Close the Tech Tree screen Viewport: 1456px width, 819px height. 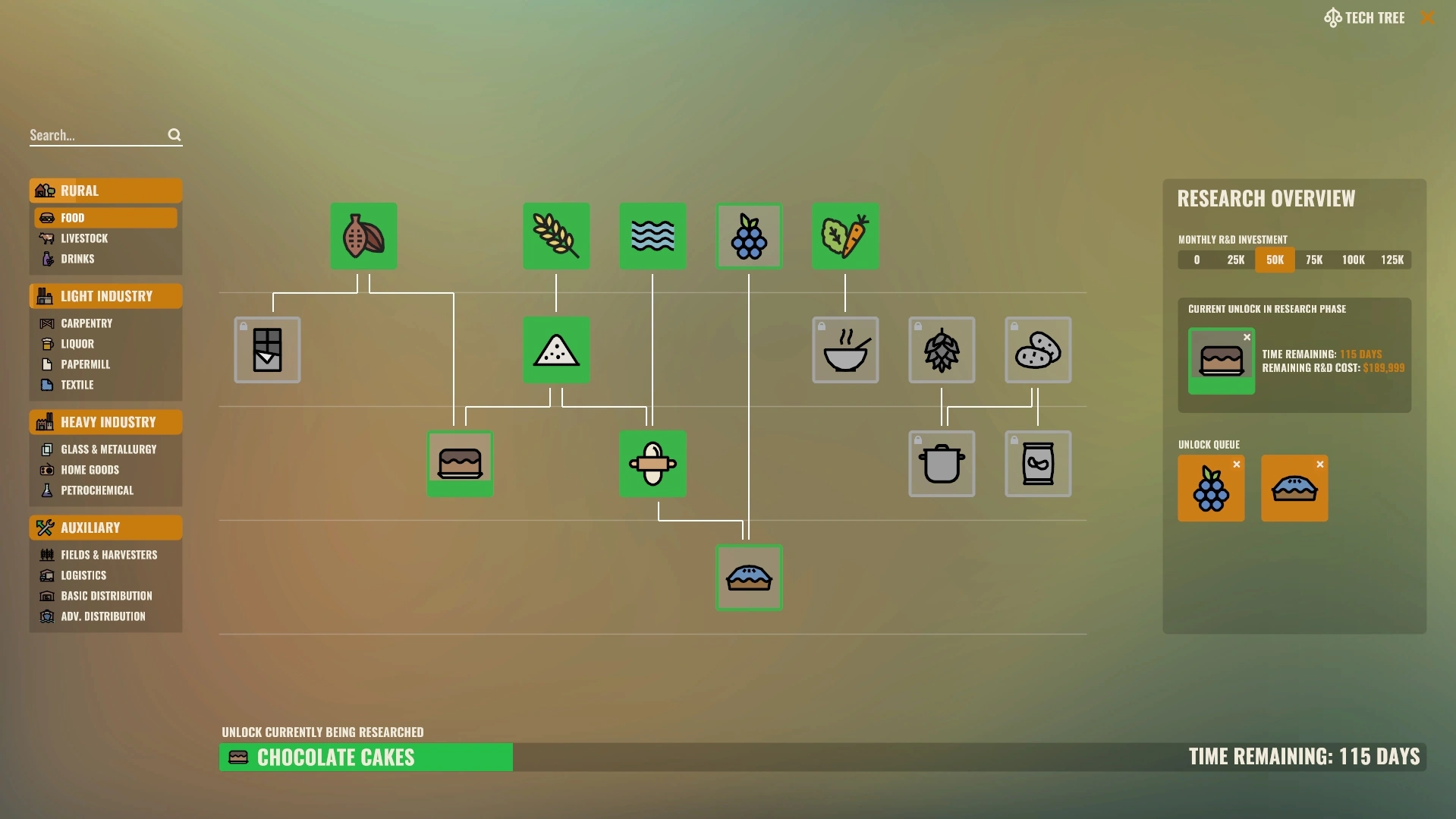(x=1427, y=17)
